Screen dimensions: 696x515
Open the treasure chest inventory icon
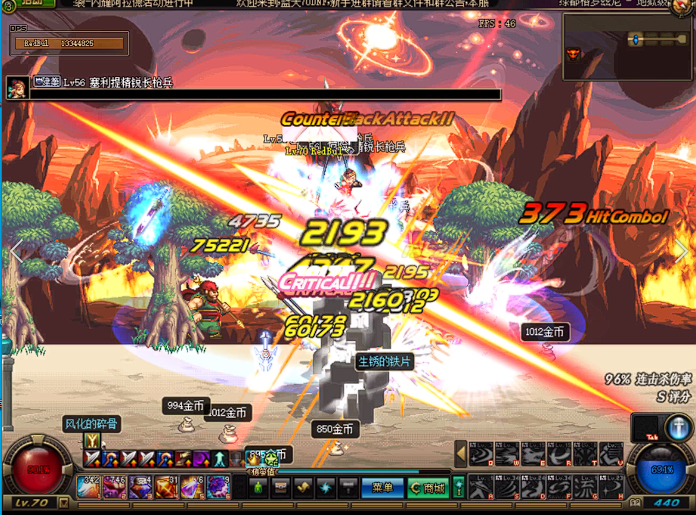tap(281, 488)
